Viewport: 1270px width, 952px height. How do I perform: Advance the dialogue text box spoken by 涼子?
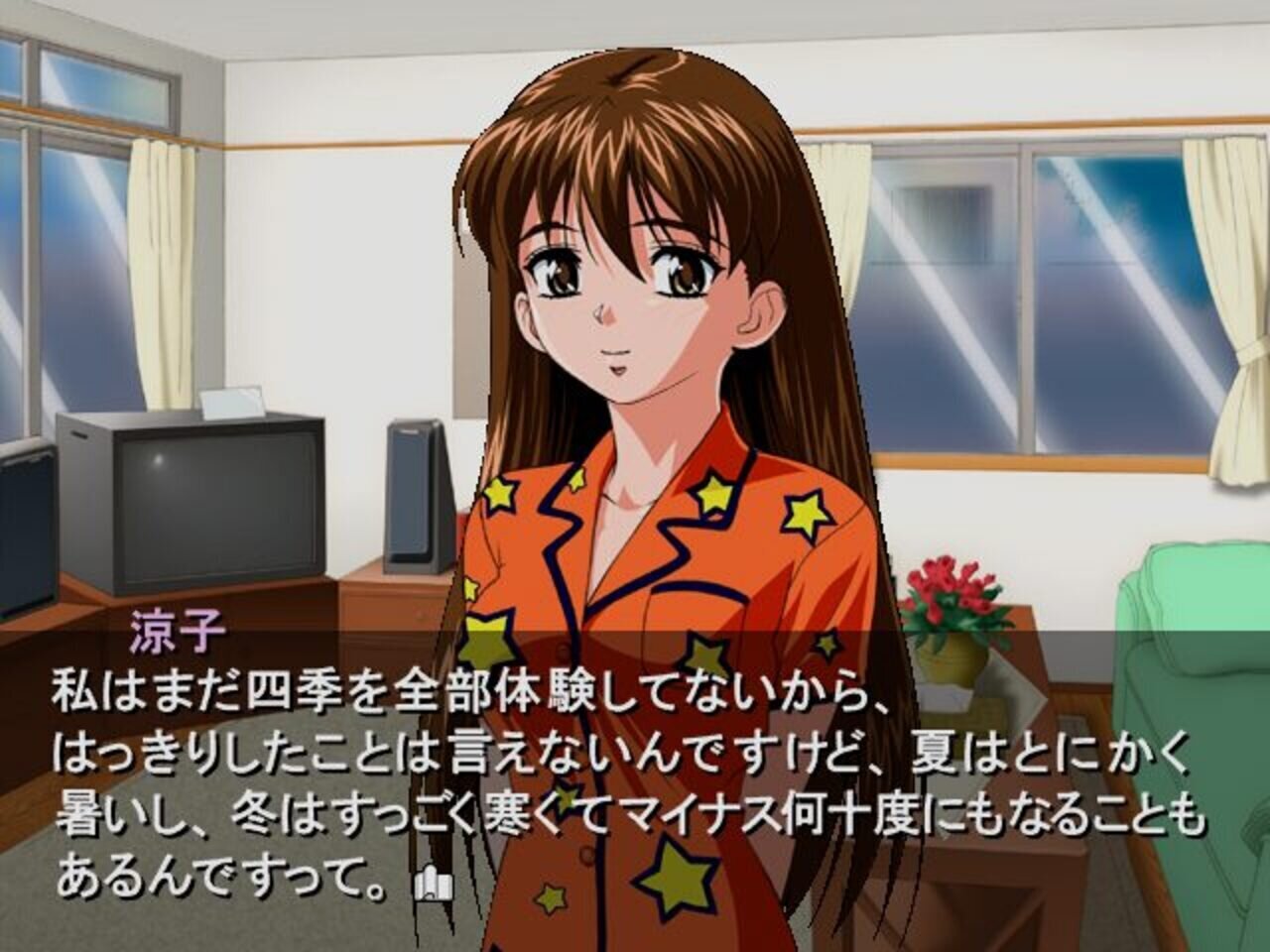pos(635,764)
